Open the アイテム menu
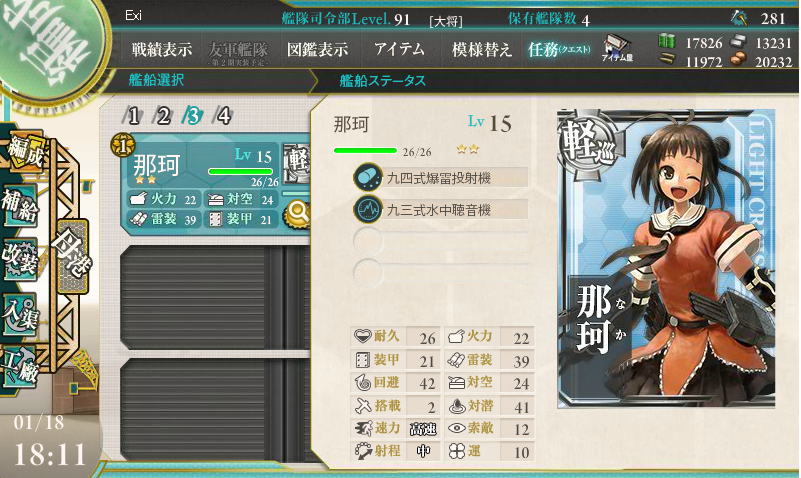Image resolution: width=801 pixels, height=478 pixels. click(399, 49)
